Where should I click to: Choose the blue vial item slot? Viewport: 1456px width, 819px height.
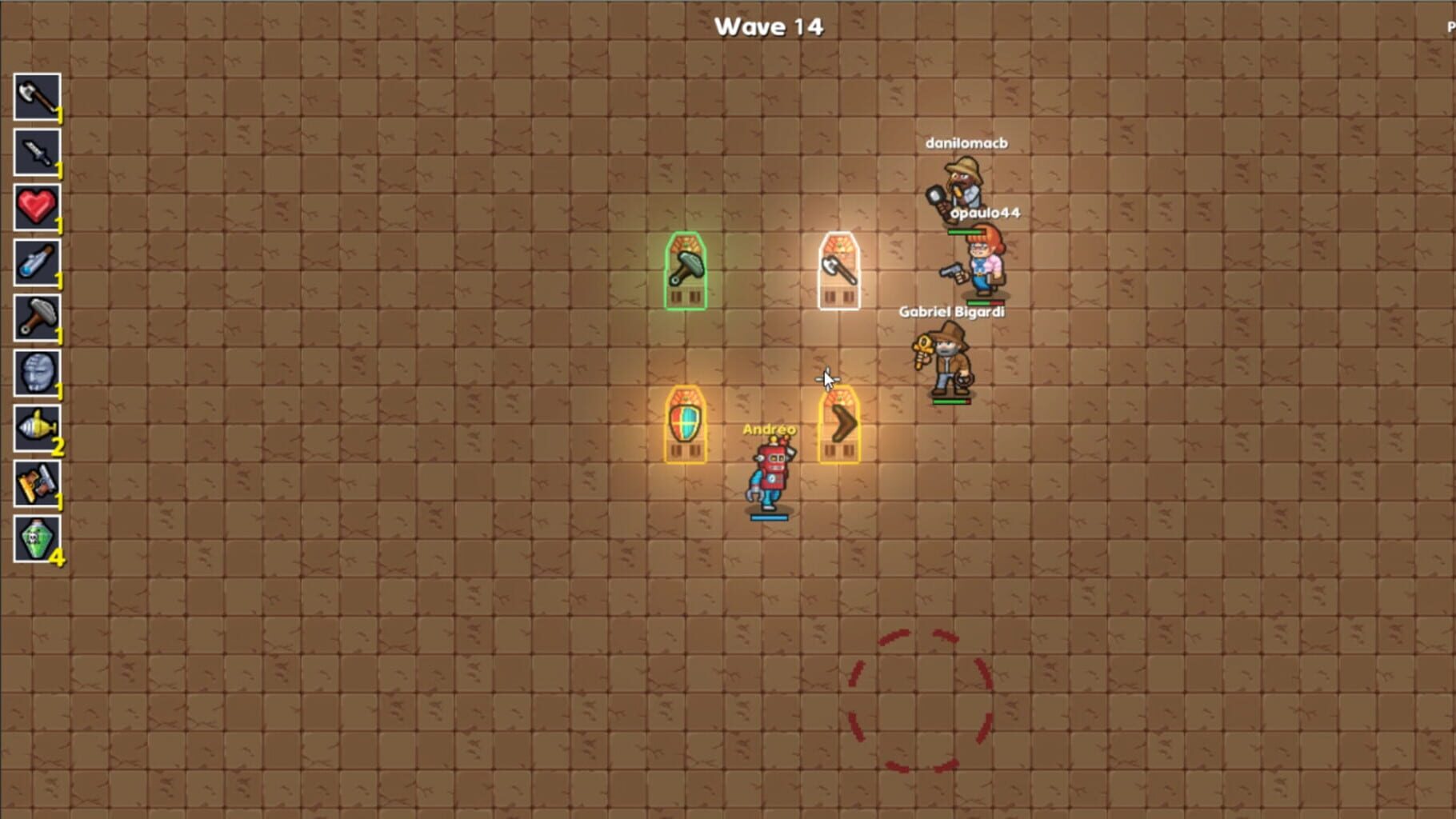click(37, 262)
